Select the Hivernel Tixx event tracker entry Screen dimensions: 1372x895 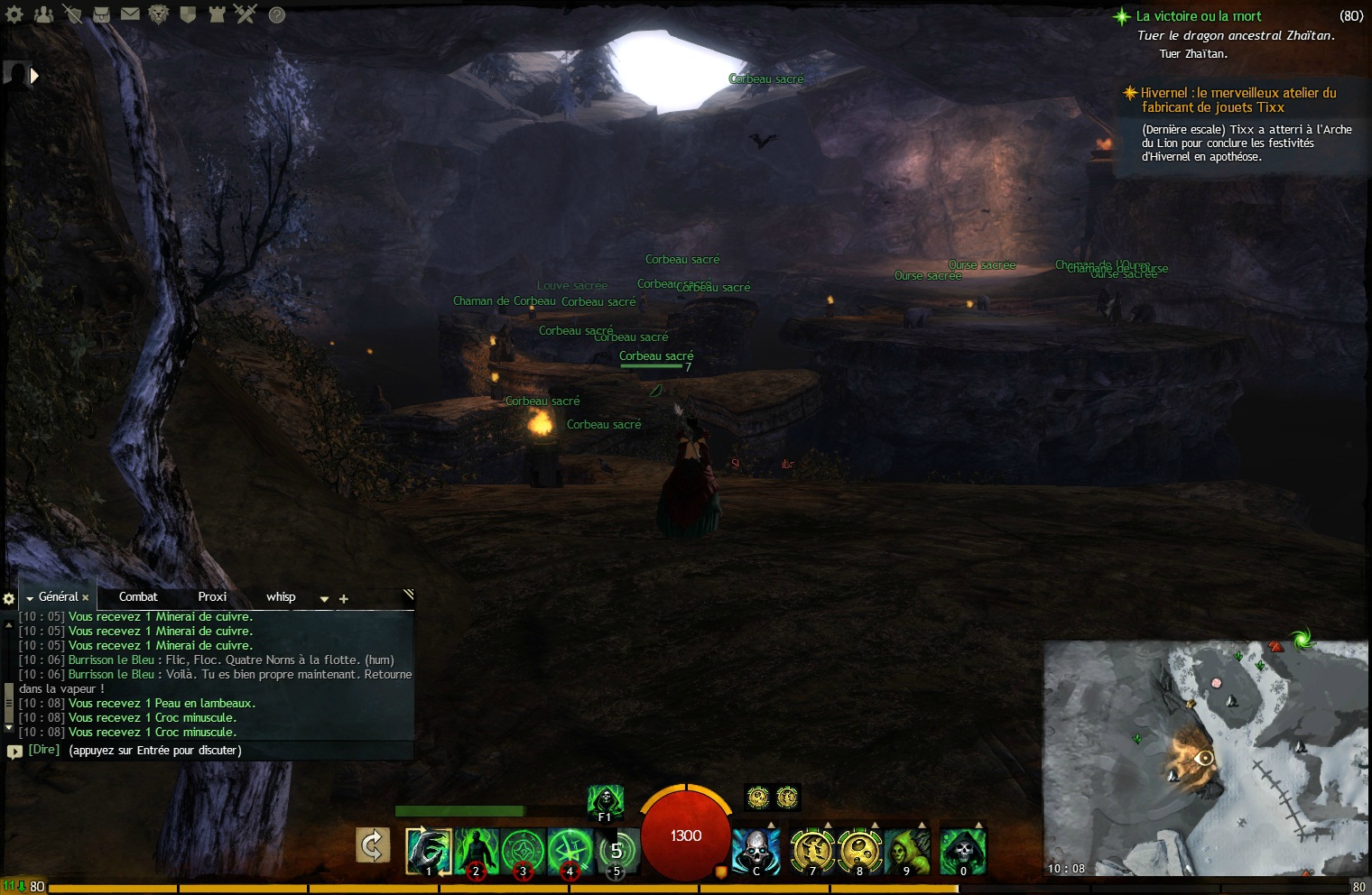(1238, 99)
